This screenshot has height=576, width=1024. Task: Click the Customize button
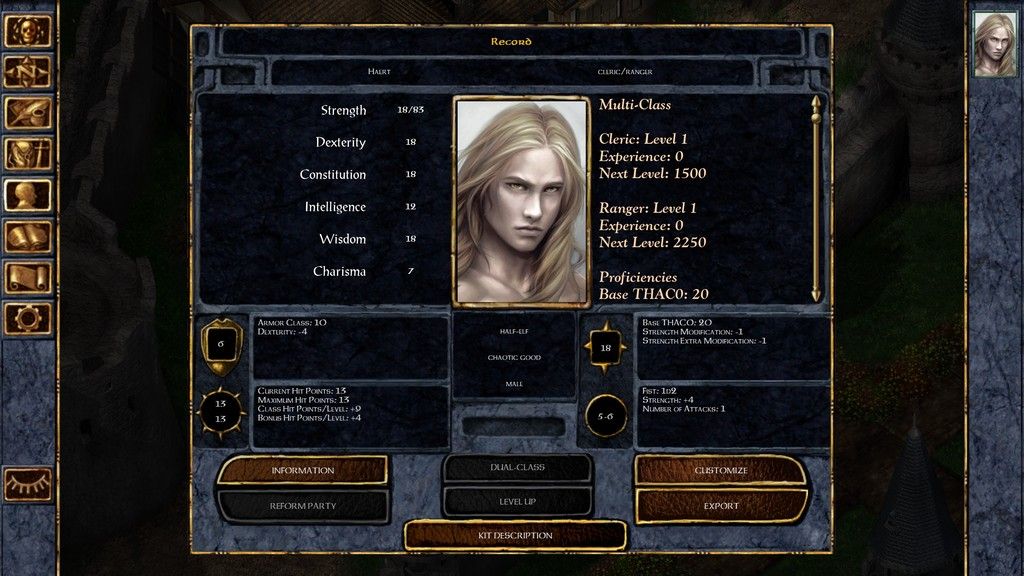(x=721, y=470)
